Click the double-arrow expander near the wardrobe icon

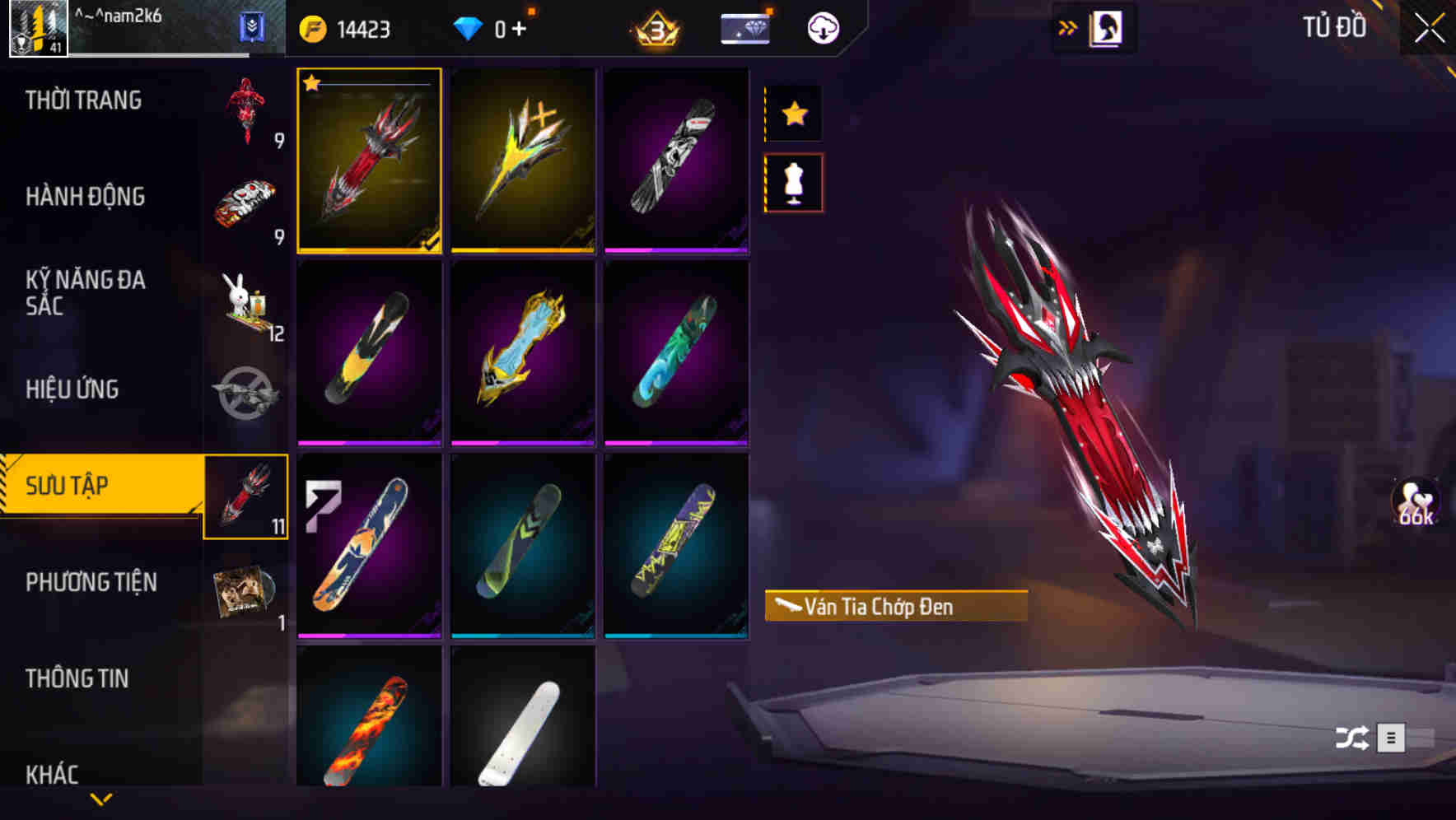coord(1068,27)
